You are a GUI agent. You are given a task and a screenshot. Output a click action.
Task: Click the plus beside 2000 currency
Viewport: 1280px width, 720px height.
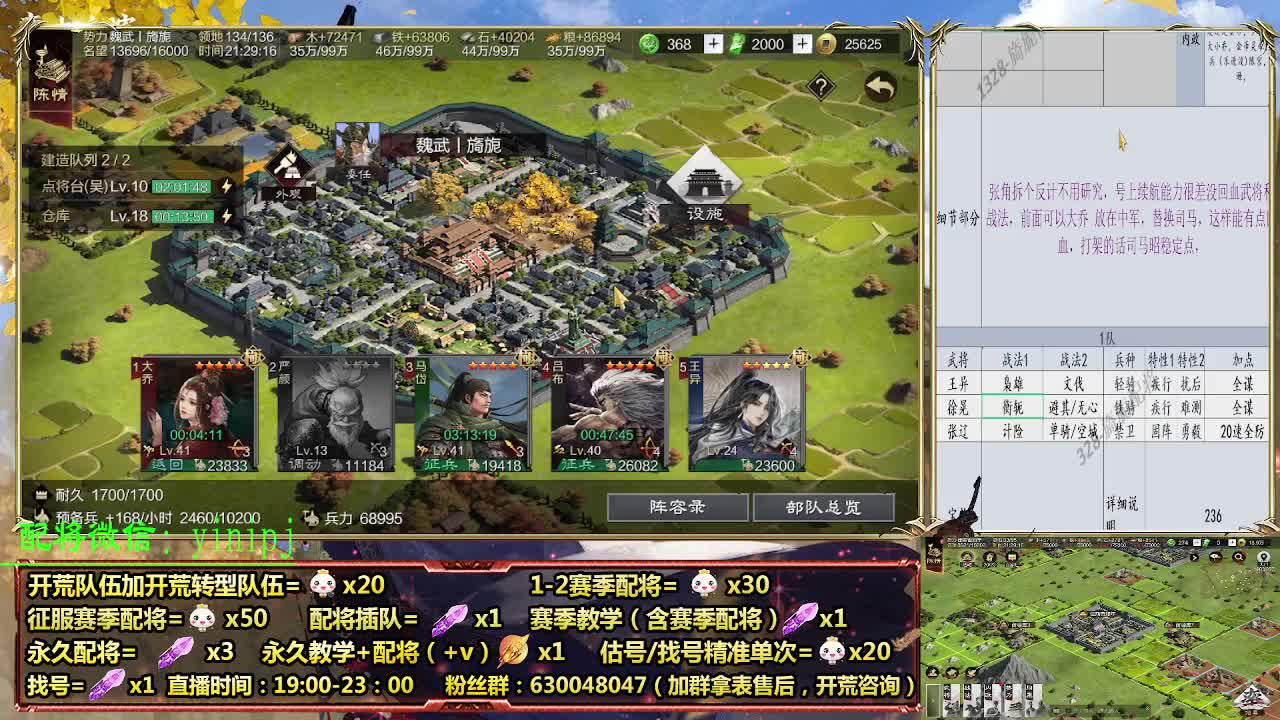803,44
